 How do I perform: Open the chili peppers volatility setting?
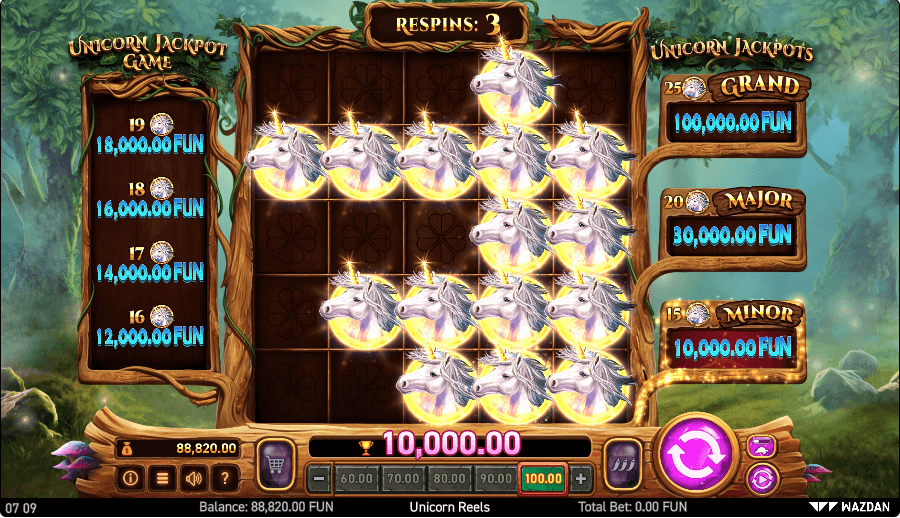pyautogui.click(x=624, y=465)
